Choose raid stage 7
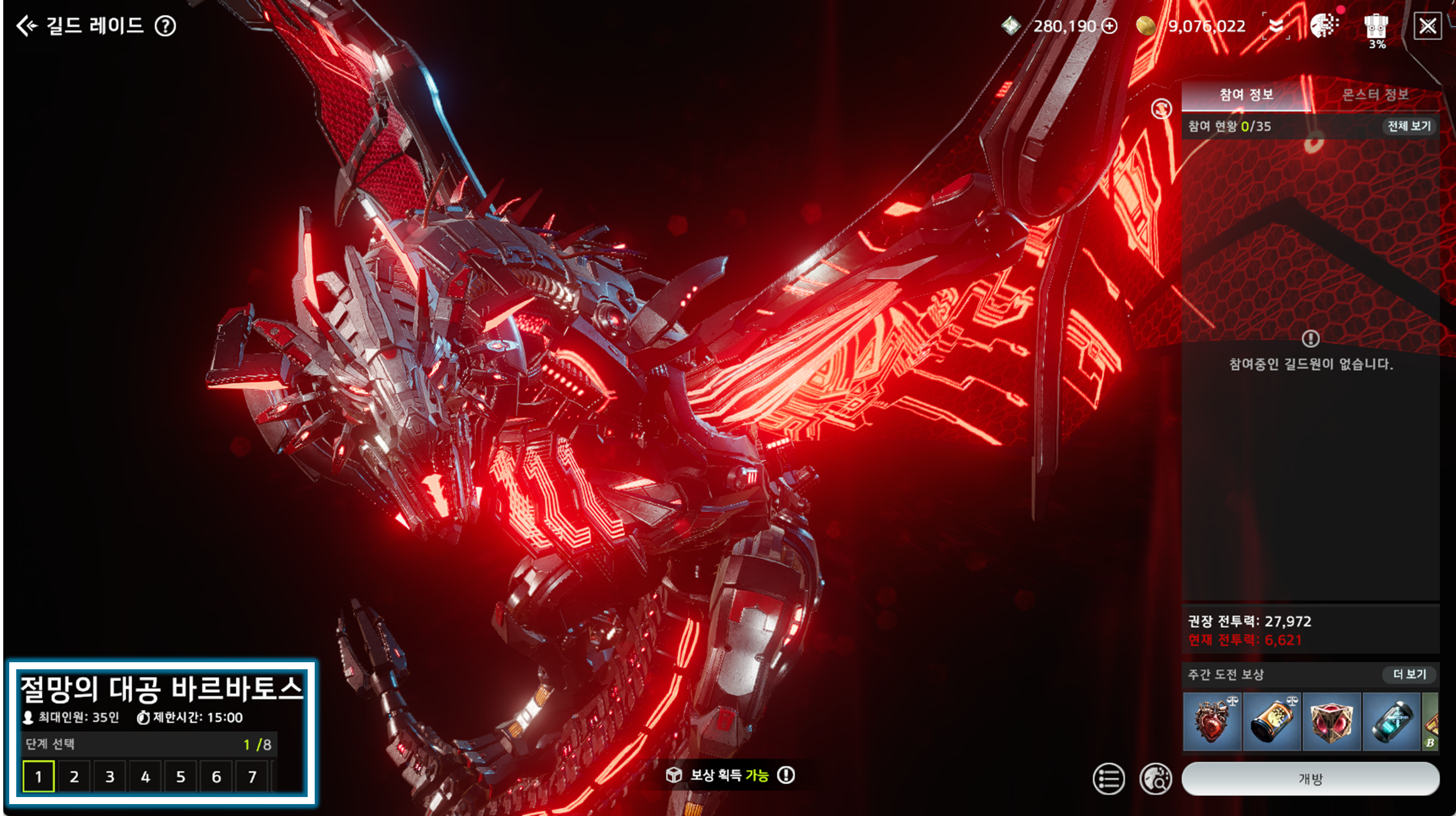The height and width of the screenshot is (816, 1456). click(x=252, y=776)
